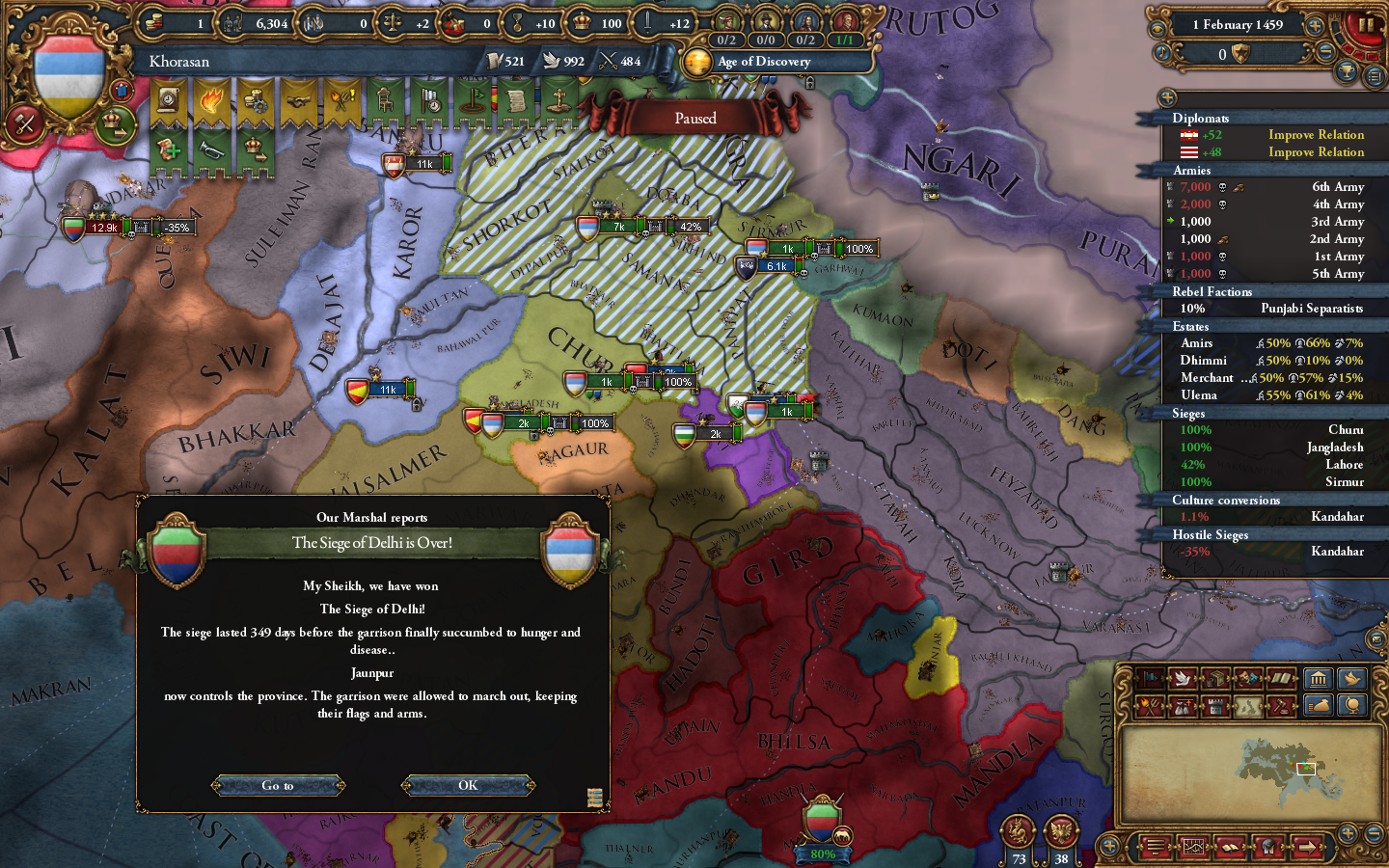The image size is (1389, 868).
Task: Open the Age of Discovery screen
Action: point(772,62)
